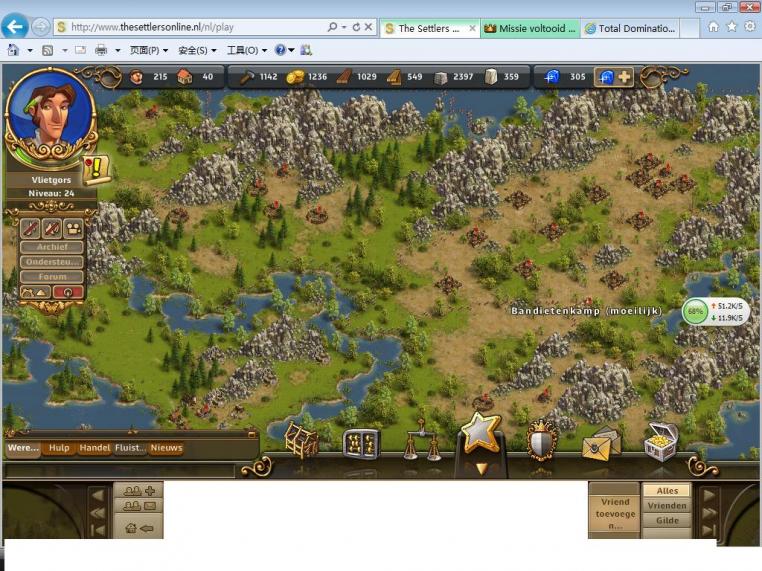Switch to the Nieuws chat tab

pyautogui.click(x=166, y=448)
